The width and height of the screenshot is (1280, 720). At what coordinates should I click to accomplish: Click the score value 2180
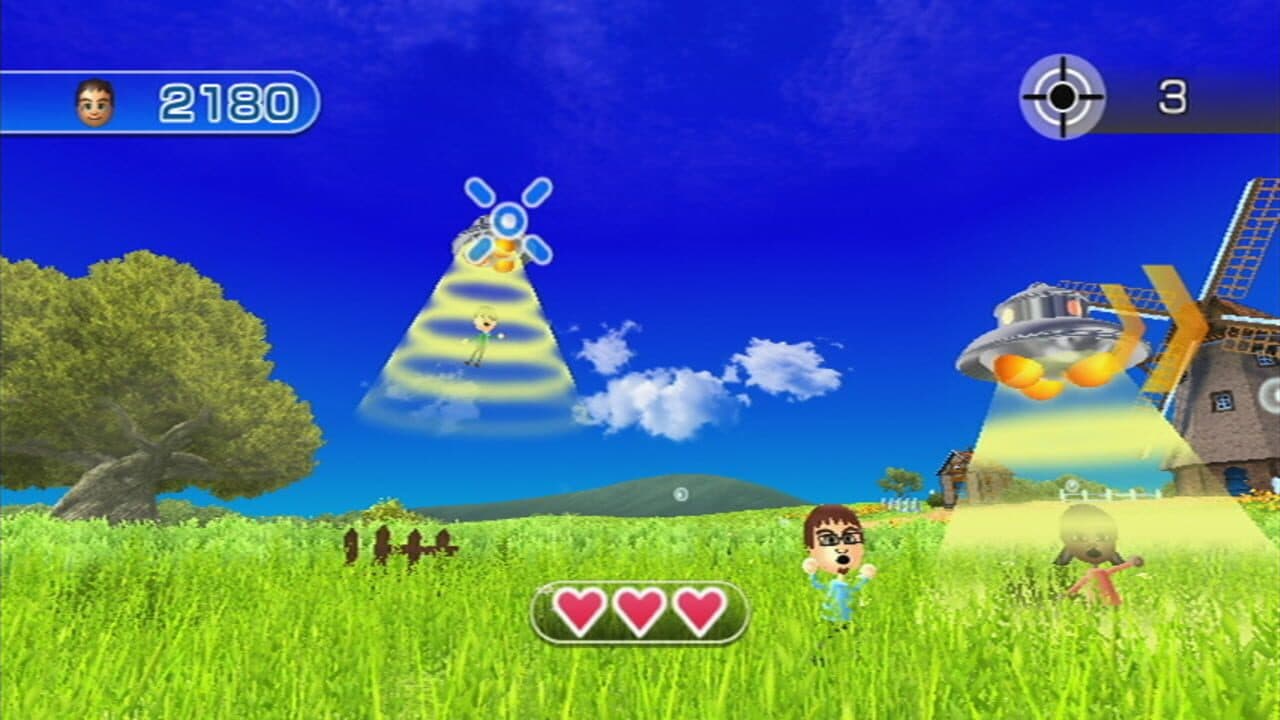pyautogui.click(x=225, y=98)
